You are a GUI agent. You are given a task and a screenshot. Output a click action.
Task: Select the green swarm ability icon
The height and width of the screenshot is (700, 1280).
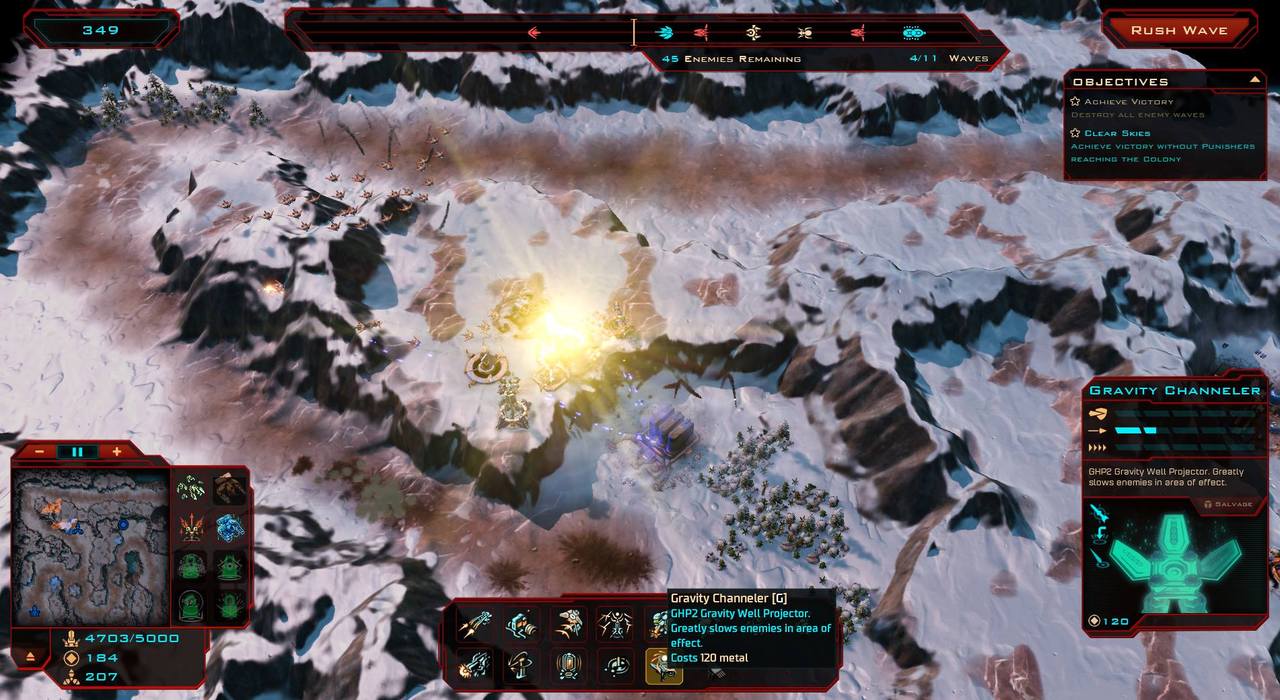[191, 488]
